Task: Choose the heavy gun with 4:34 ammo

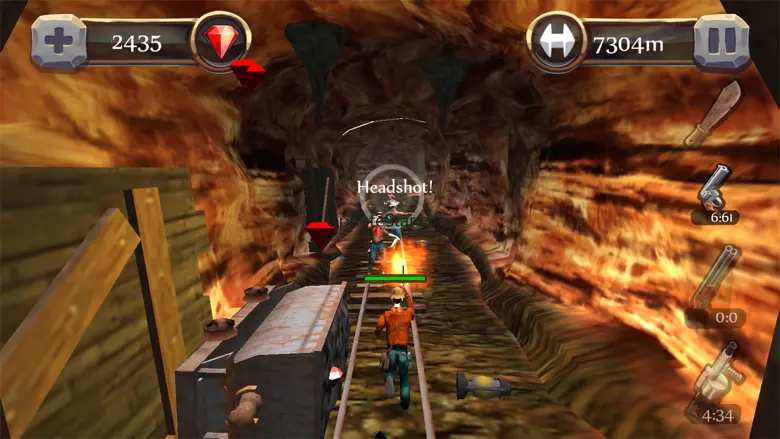Action: (716, 377)
